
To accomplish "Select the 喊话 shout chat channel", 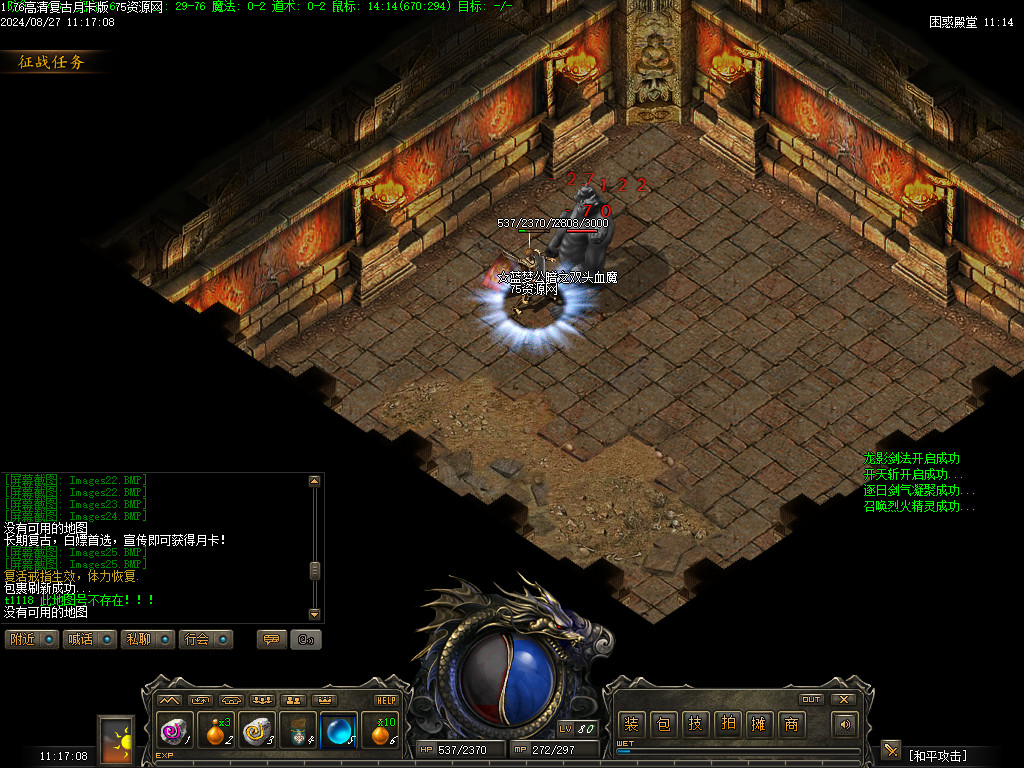I will coord(89,639).
